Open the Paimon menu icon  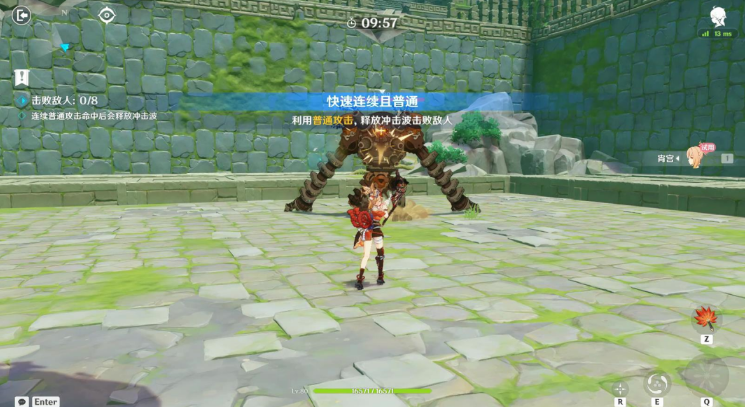[717, 15]
